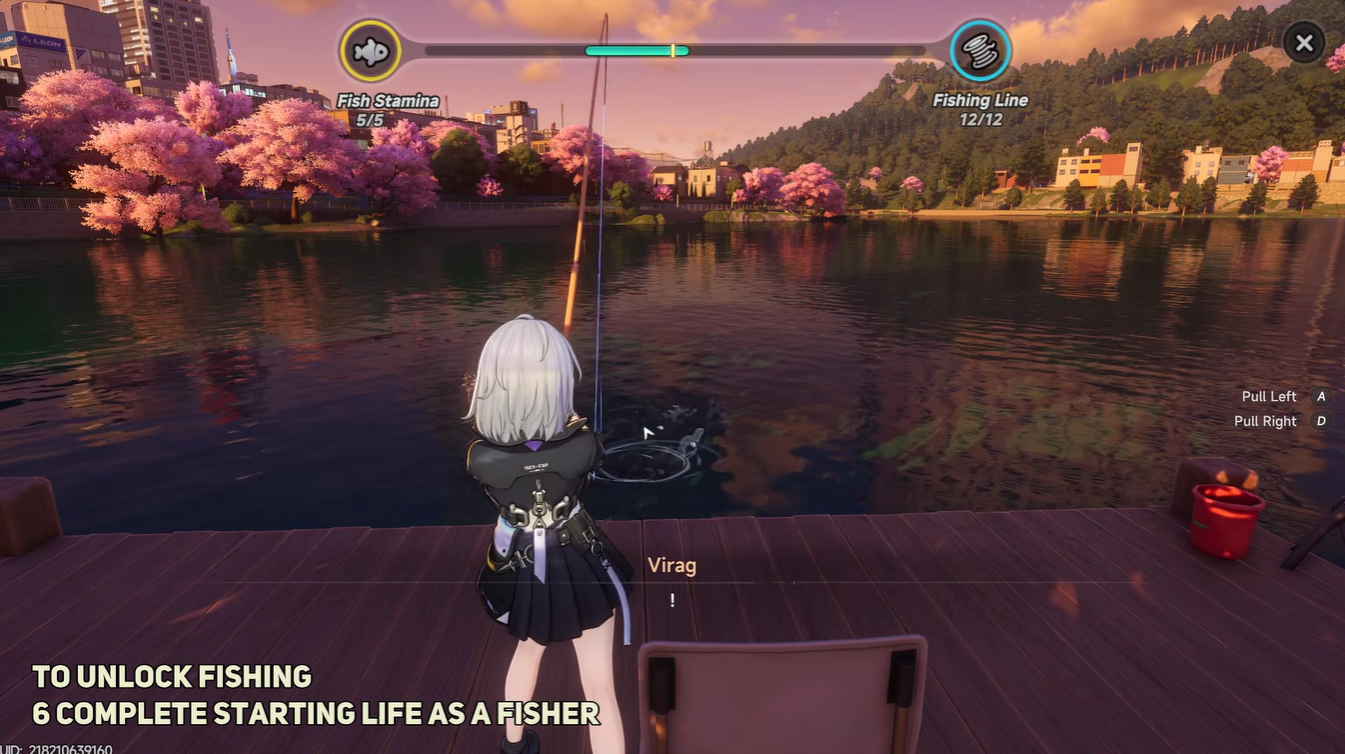
Task: Select the D key prompt for Pull Right
Action: [x=1321, y=419]
